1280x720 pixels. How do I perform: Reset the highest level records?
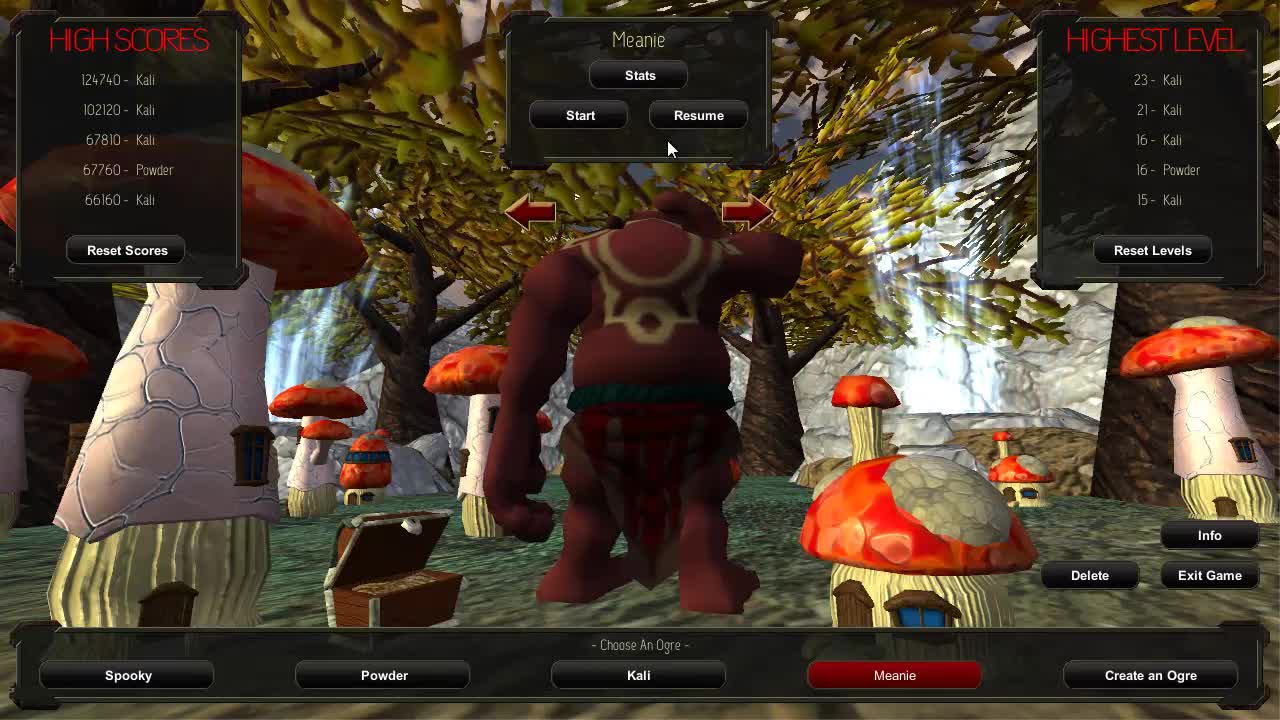click(x=1152, y=250)
